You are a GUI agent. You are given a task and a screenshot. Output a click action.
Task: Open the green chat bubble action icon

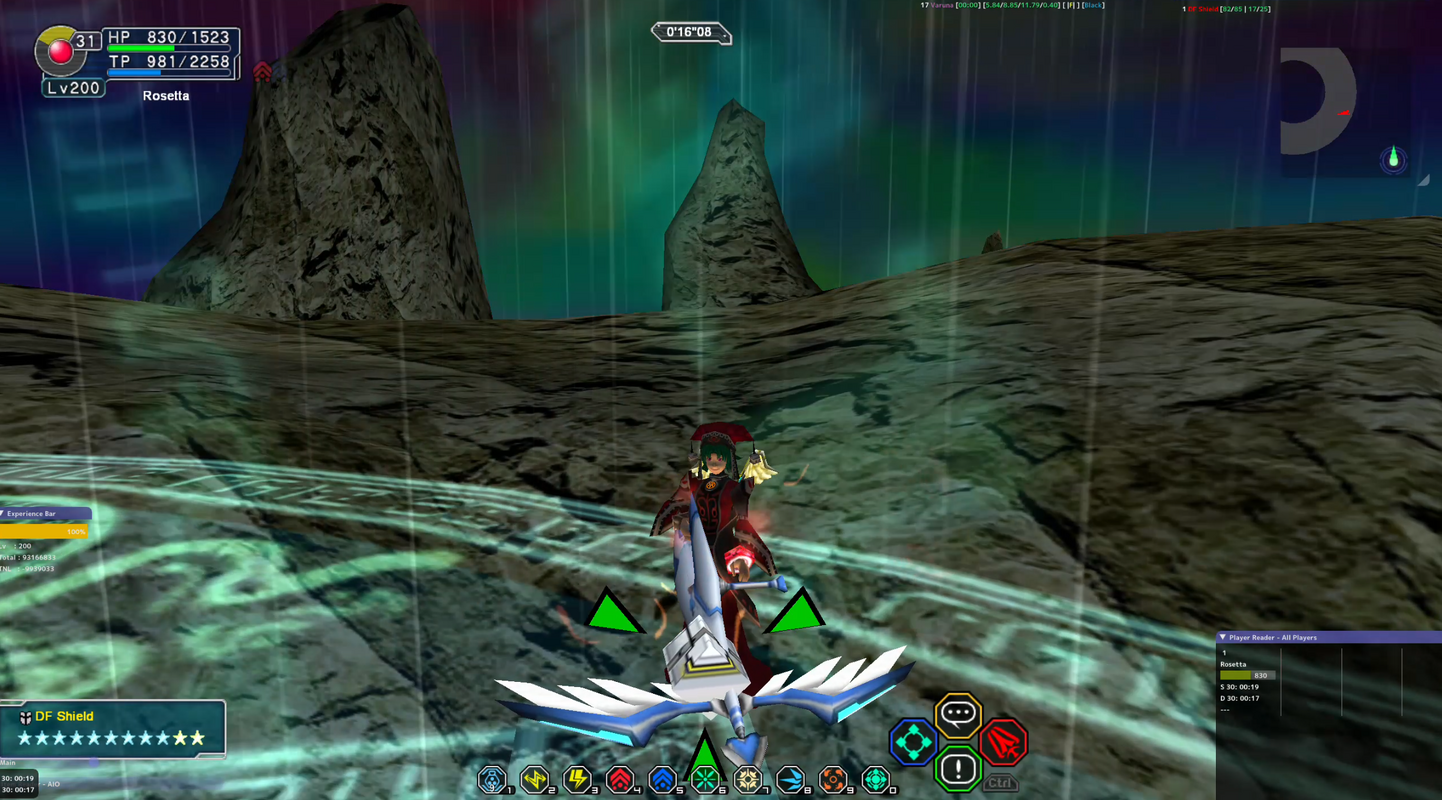click(957, 712)
